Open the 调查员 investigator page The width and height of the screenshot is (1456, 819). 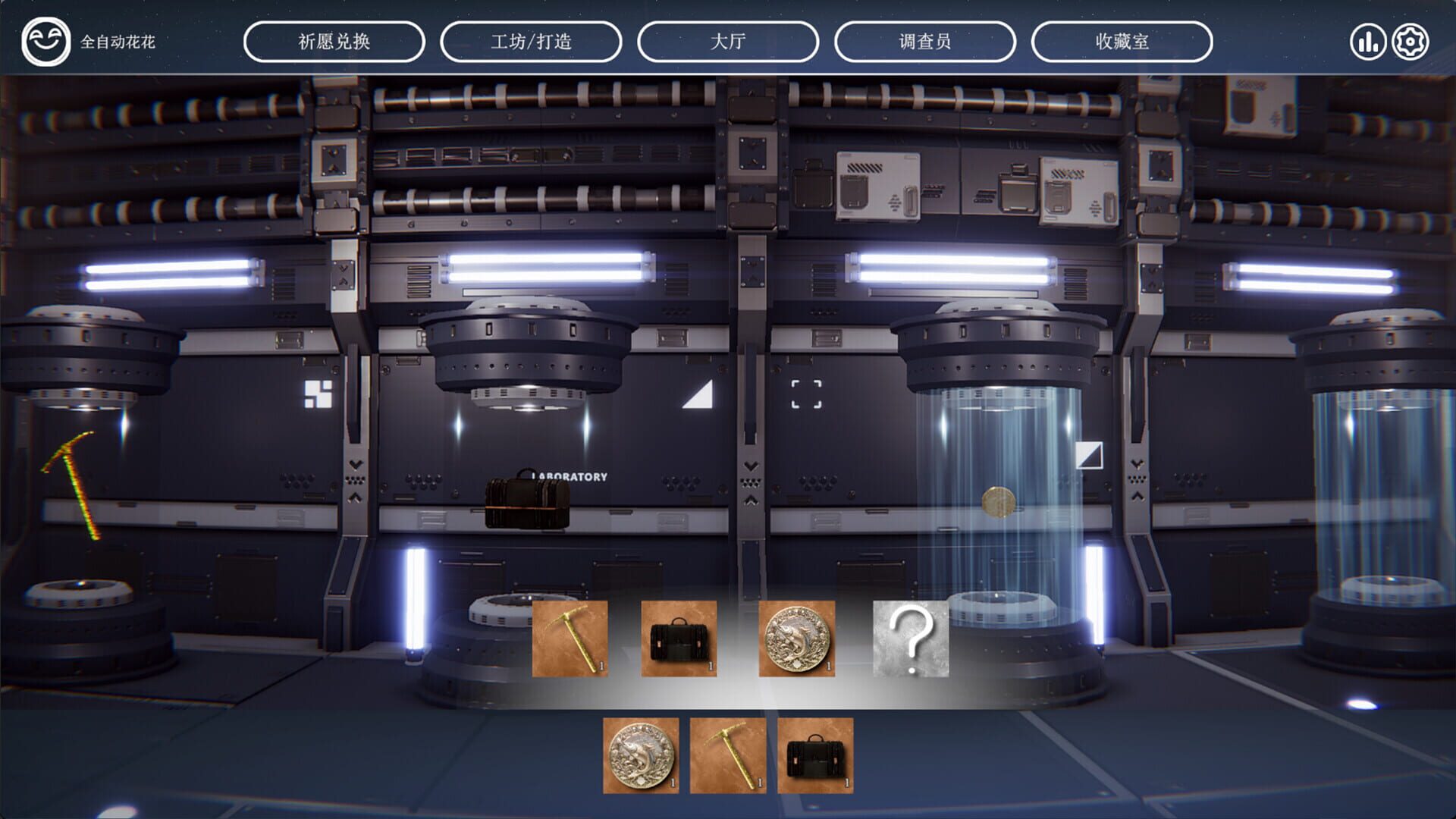coord(924,42)
